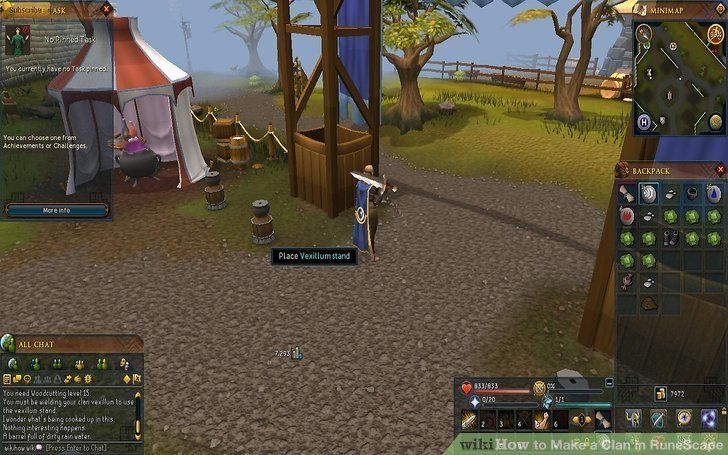Activate the flexed arm ability on the action bar

pos(538,421)
